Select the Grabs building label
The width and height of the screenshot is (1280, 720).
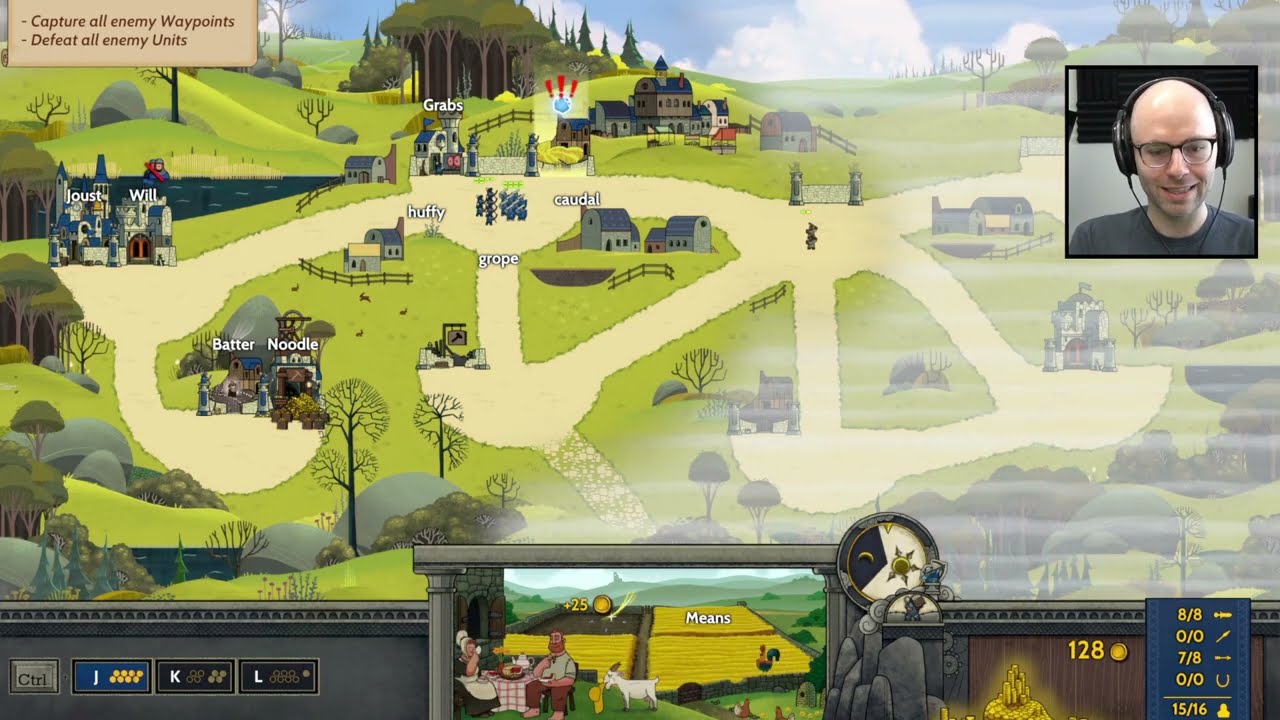pyautogui.click(x=442, y=105)
